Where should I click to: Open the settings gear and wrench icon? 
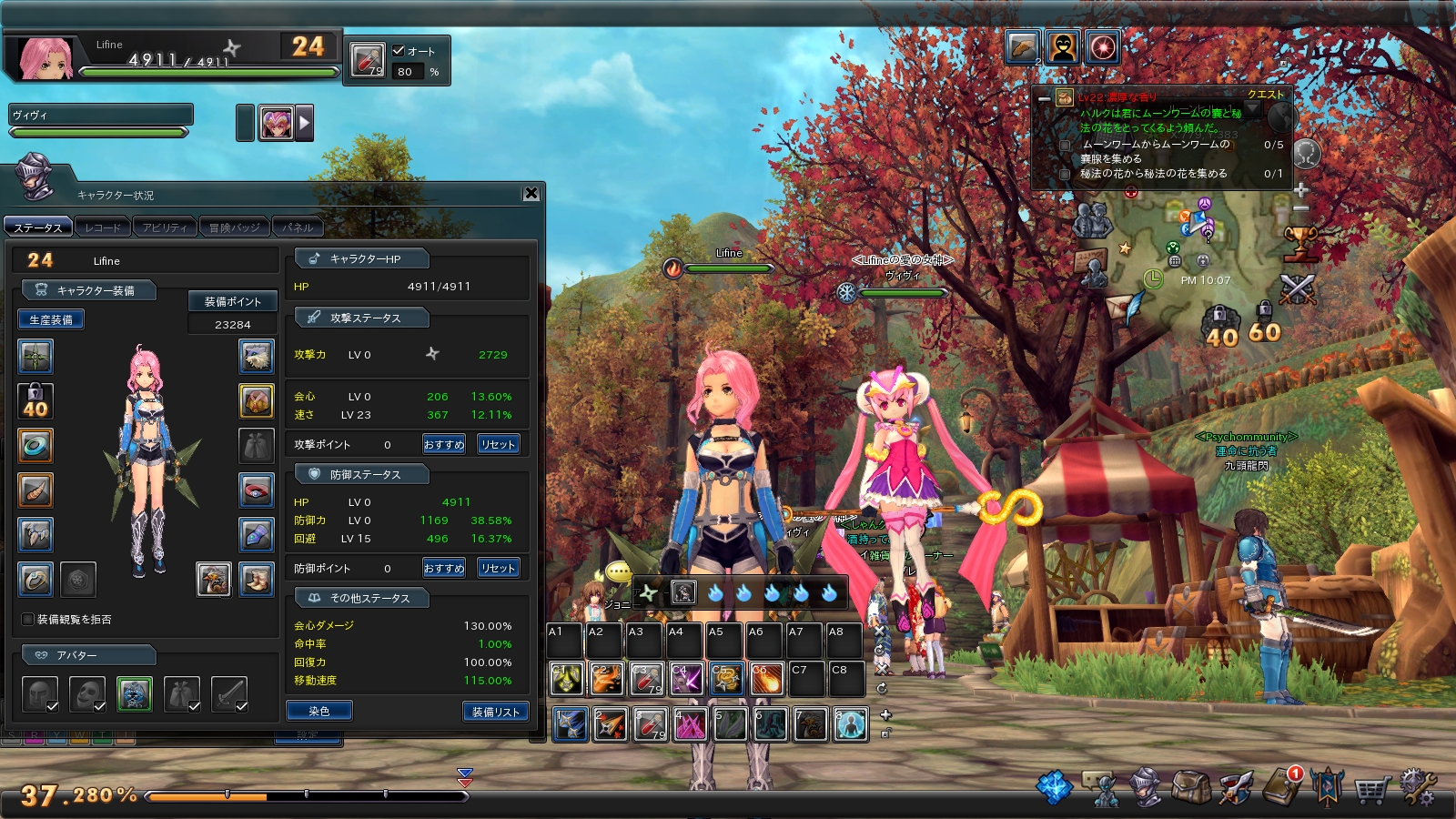pos(1417,786)
